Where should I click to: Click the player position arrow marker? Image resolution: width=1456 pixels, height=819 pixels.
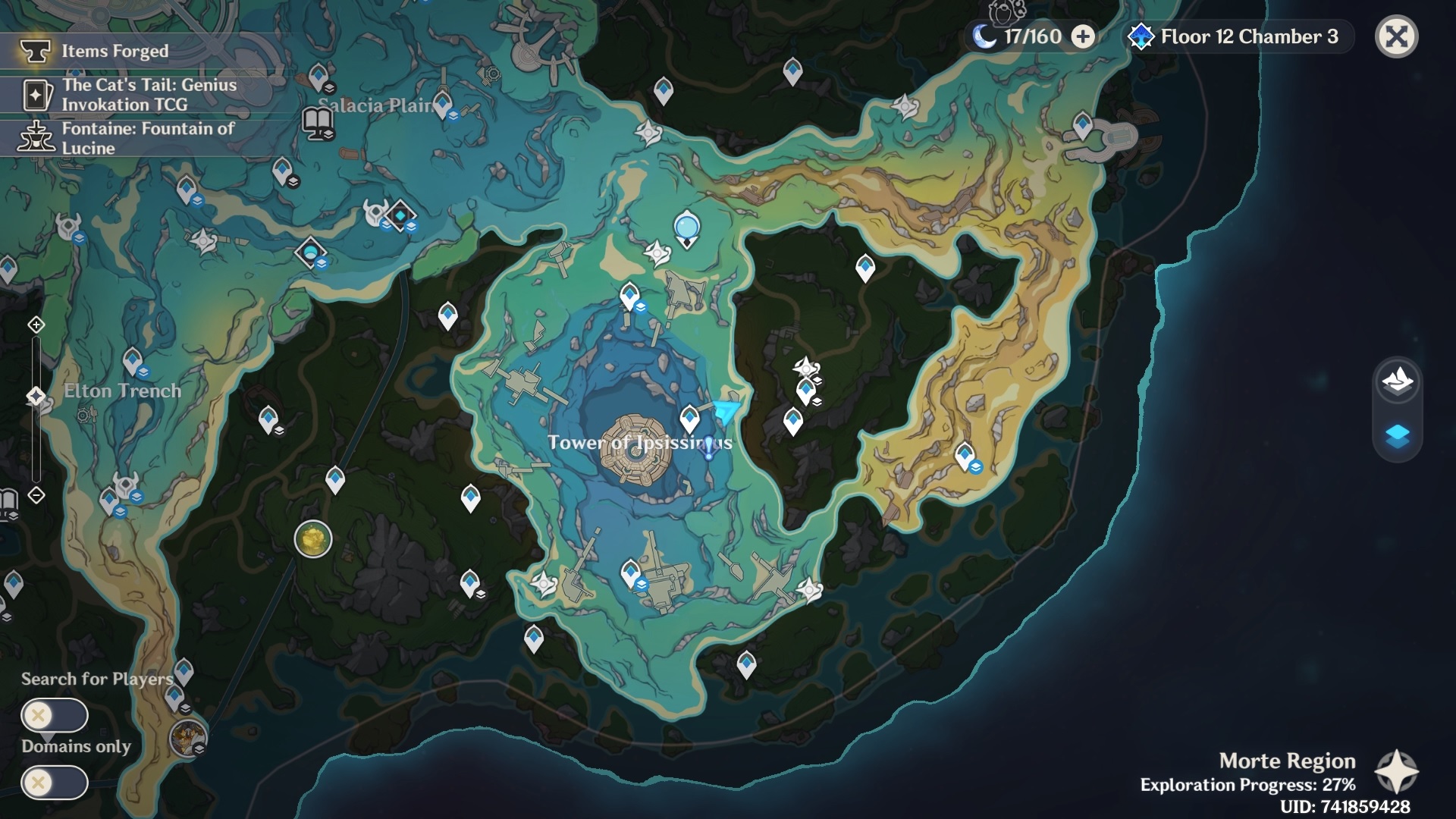point(724,410)
